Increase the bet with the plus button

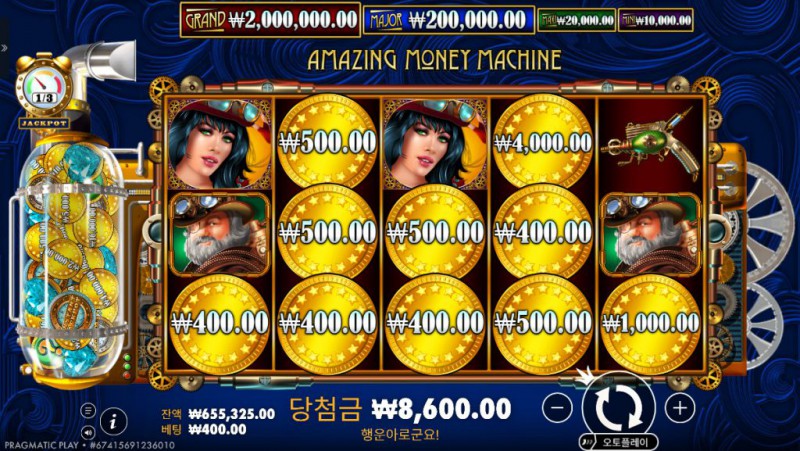pyautogui.click(x=679, y=407)
